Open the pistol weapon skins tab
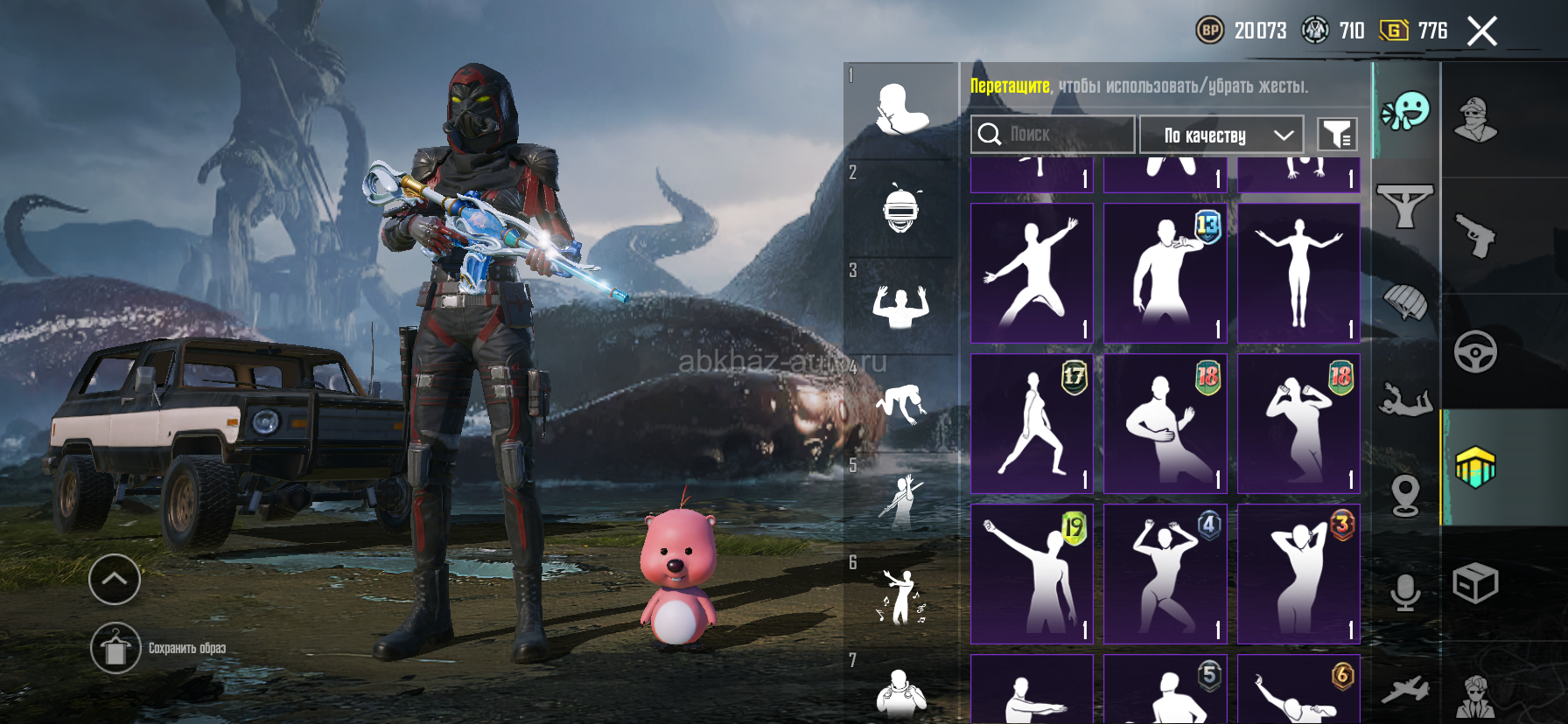 [1476, 235]
